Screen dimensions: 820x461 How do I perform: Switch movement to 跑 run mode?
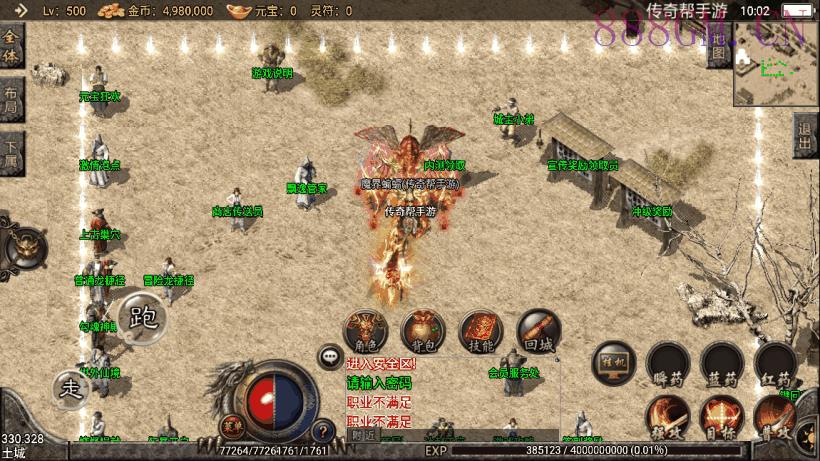point(143,317)
